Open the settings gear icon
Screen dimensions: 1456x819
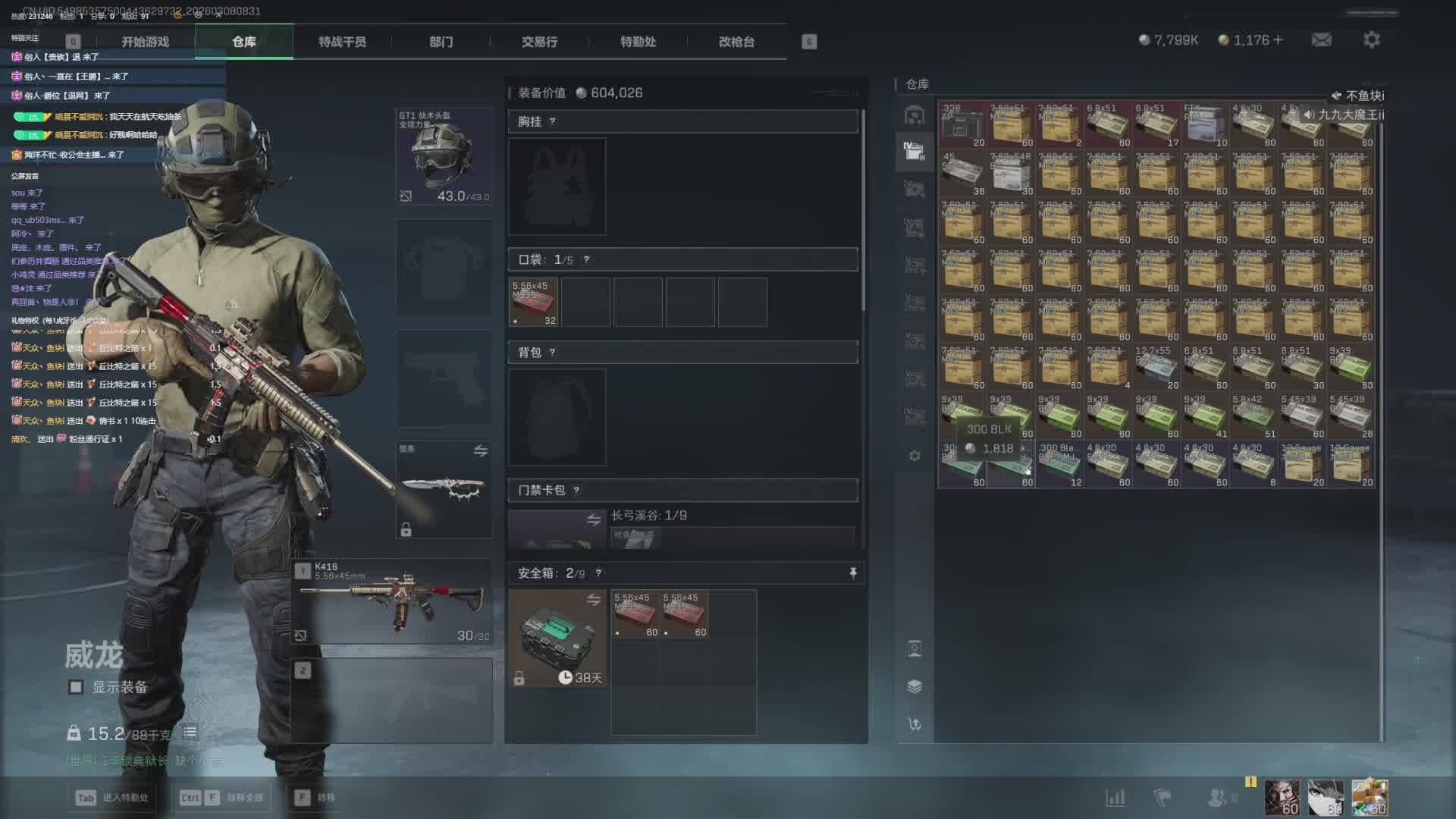tap(1372, 40)
